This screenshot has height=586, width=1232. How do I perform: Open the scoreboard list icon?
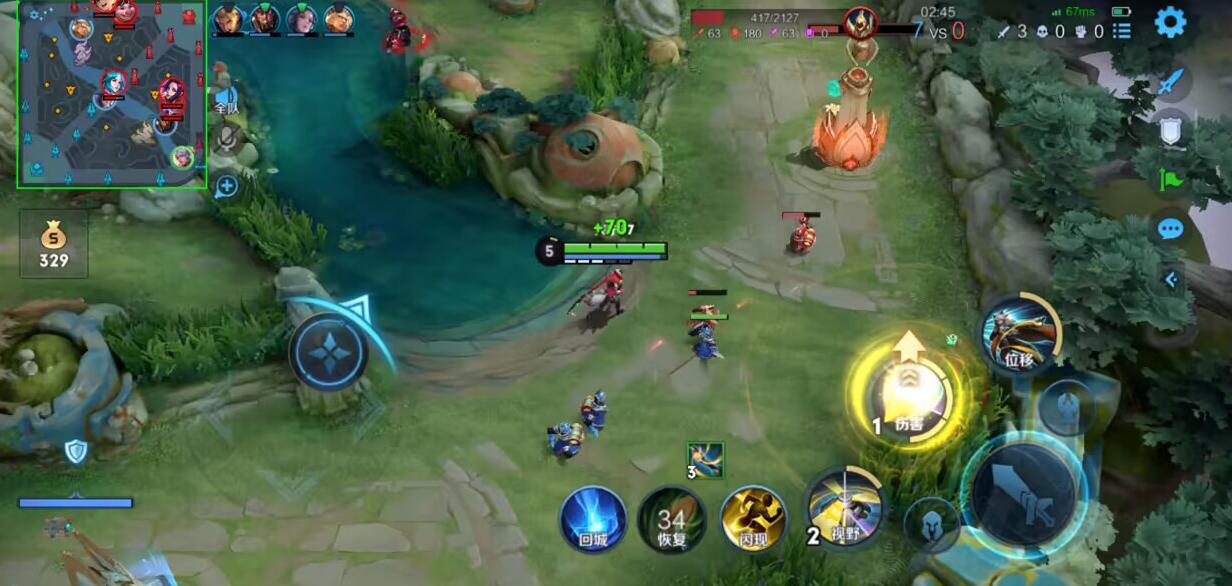pyautogui.click(x=1122, y=31)
